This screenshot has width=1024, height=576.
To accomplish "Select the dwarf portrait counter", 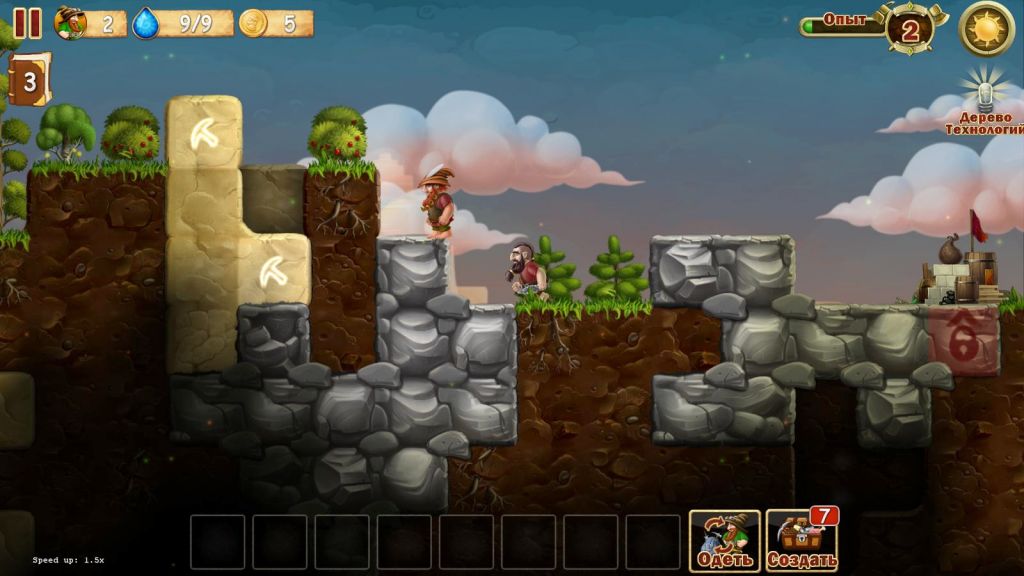I will [x=71, y=23].
